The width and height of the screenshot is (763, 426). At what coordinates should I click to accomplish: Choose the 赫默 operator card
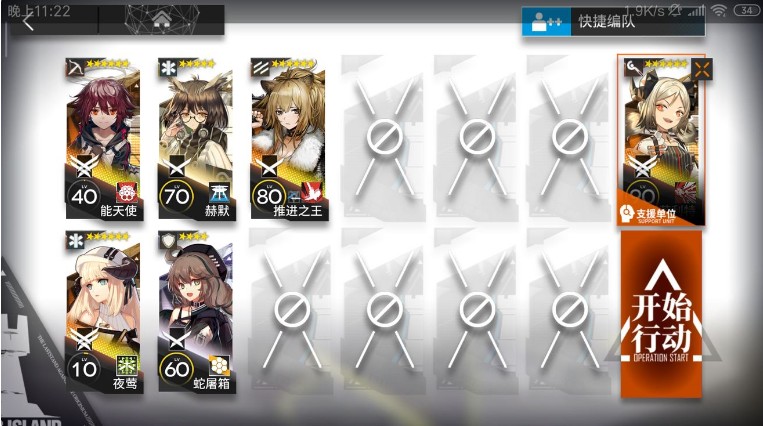[x=196, y=139]
